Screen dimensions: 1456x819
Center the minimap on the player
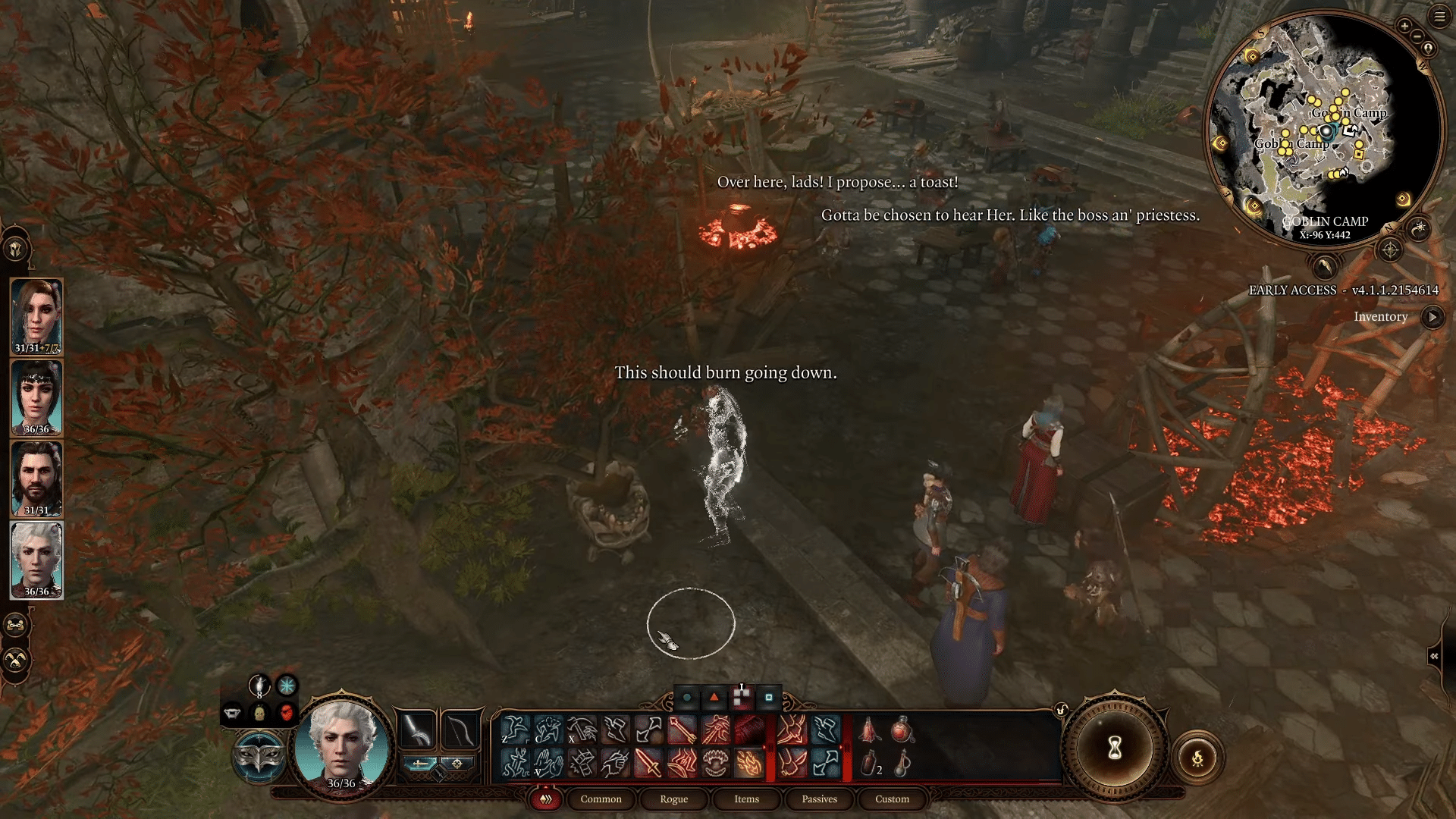(1427, 50)
